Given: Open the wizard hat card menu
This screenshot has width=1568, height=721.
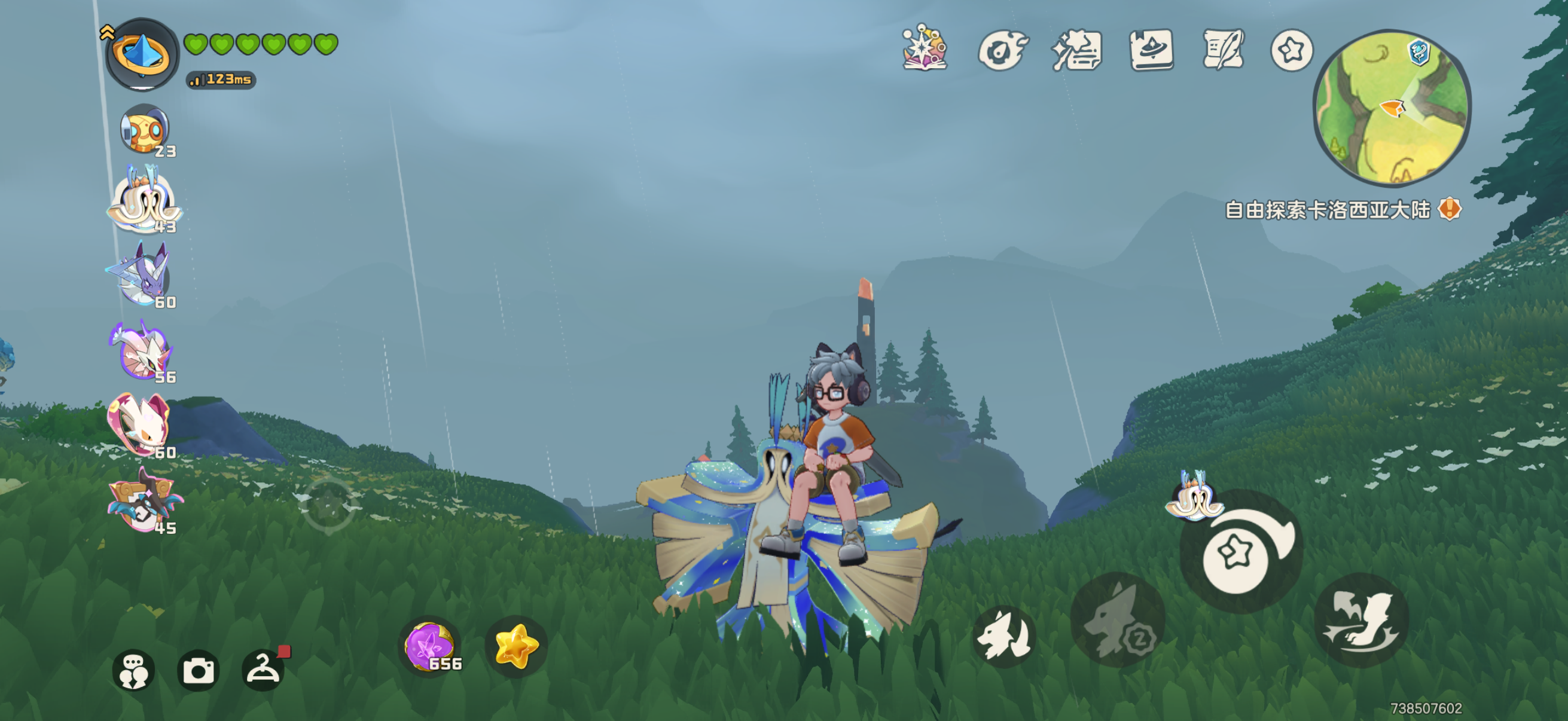Looking at the screenshot, I should 1151,50.
